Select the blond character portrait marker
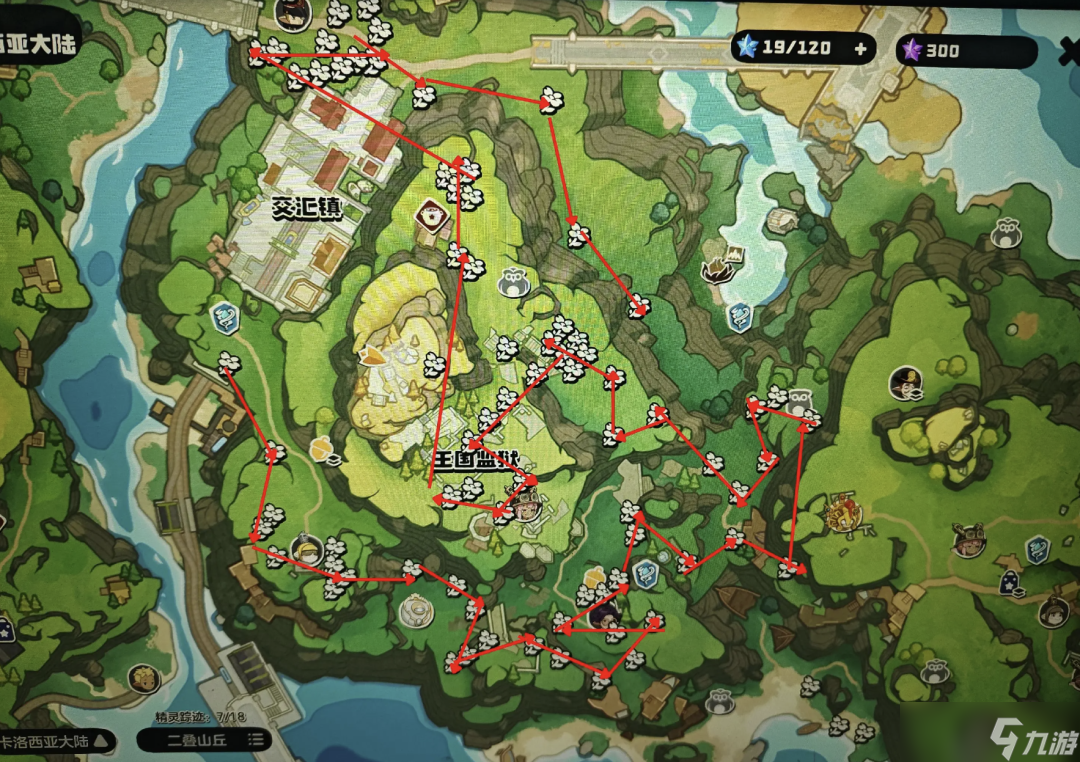1080x762 pixels. point(145,679)
